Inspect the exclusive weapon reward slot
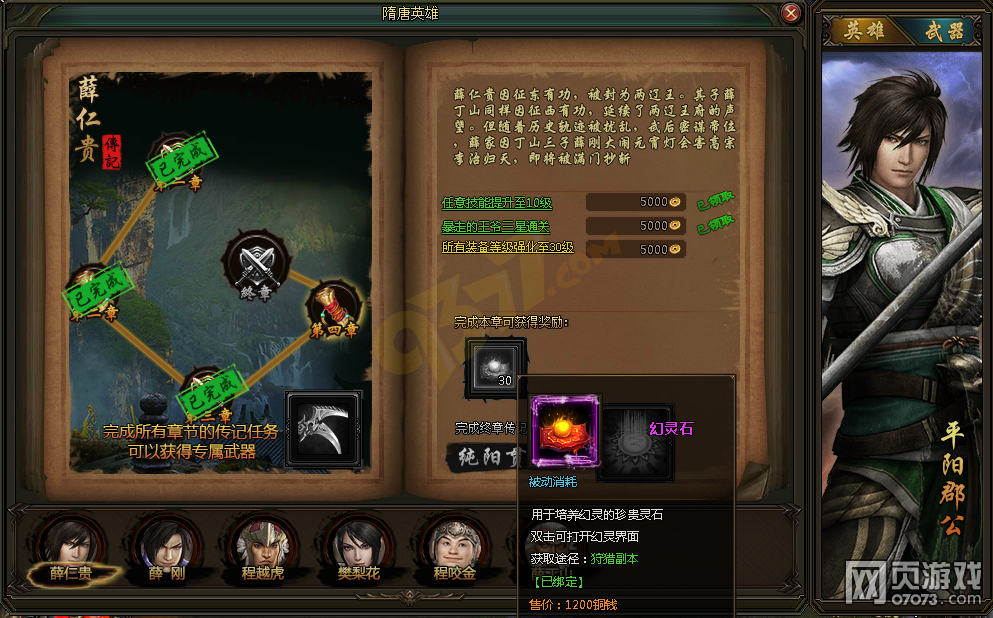 coord(324,428)
